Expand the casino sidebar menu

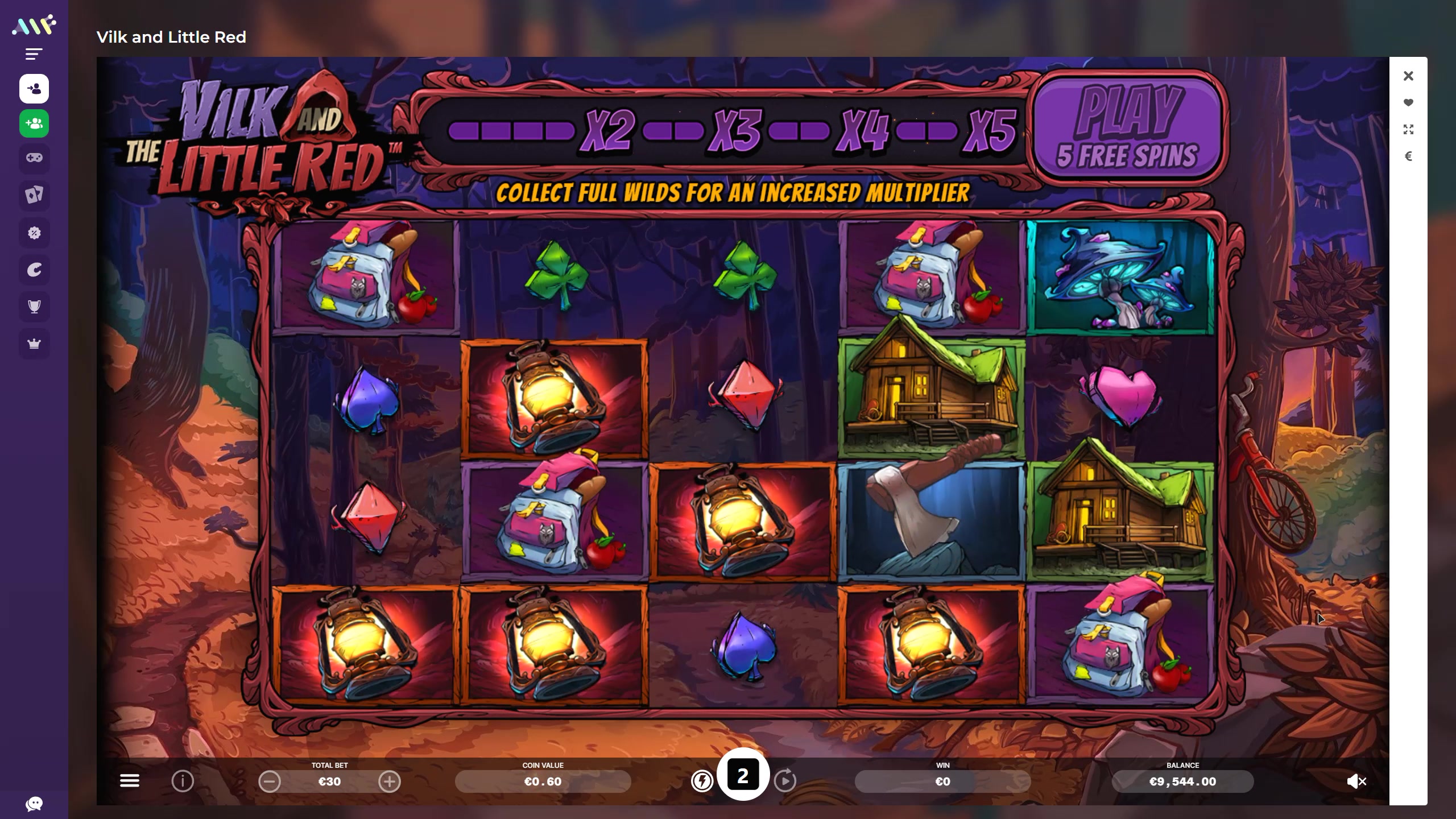point(34,54)
